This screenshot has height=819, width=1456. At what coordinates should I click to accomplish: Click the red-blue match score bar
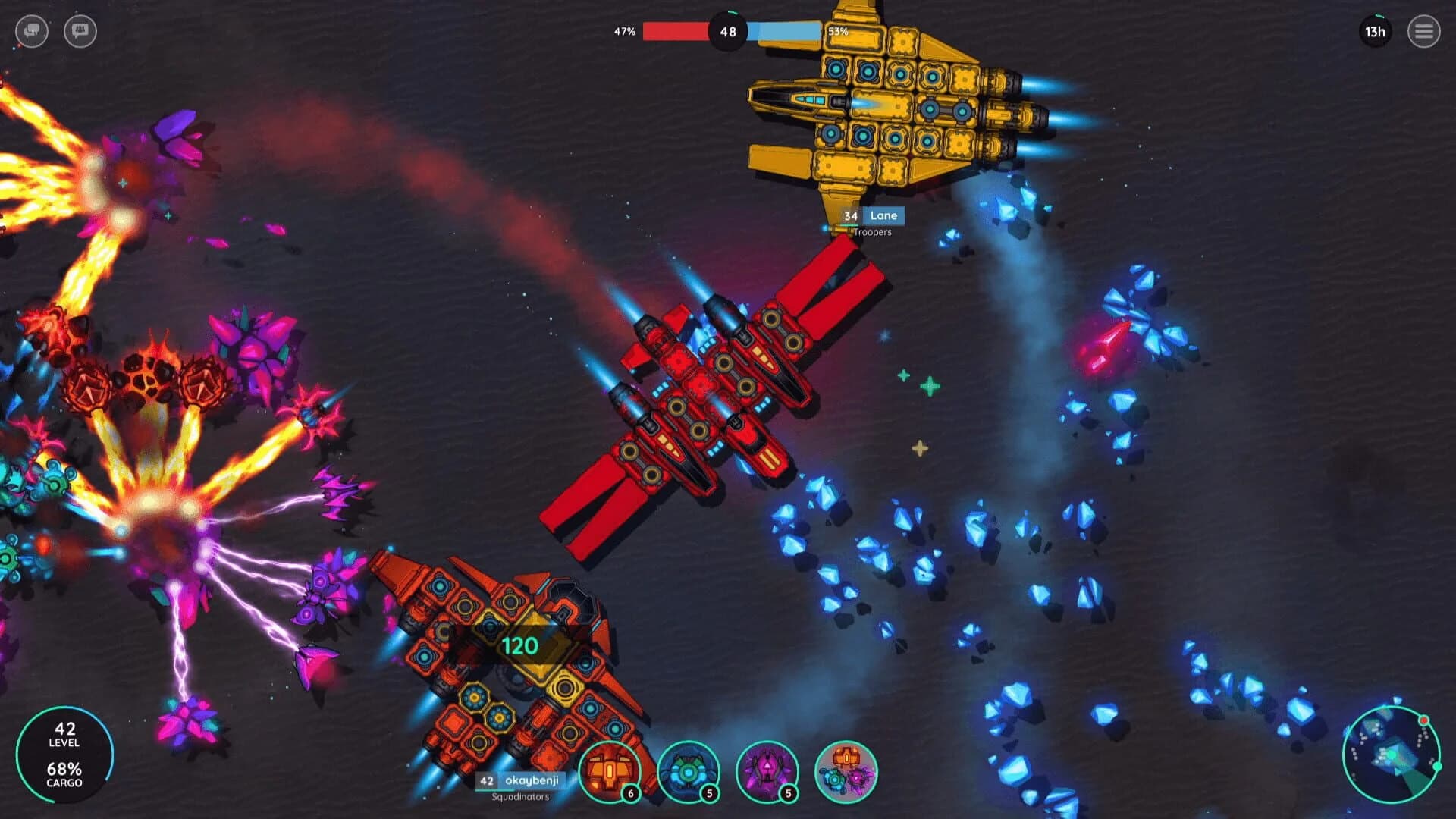(x=730, y=32)
